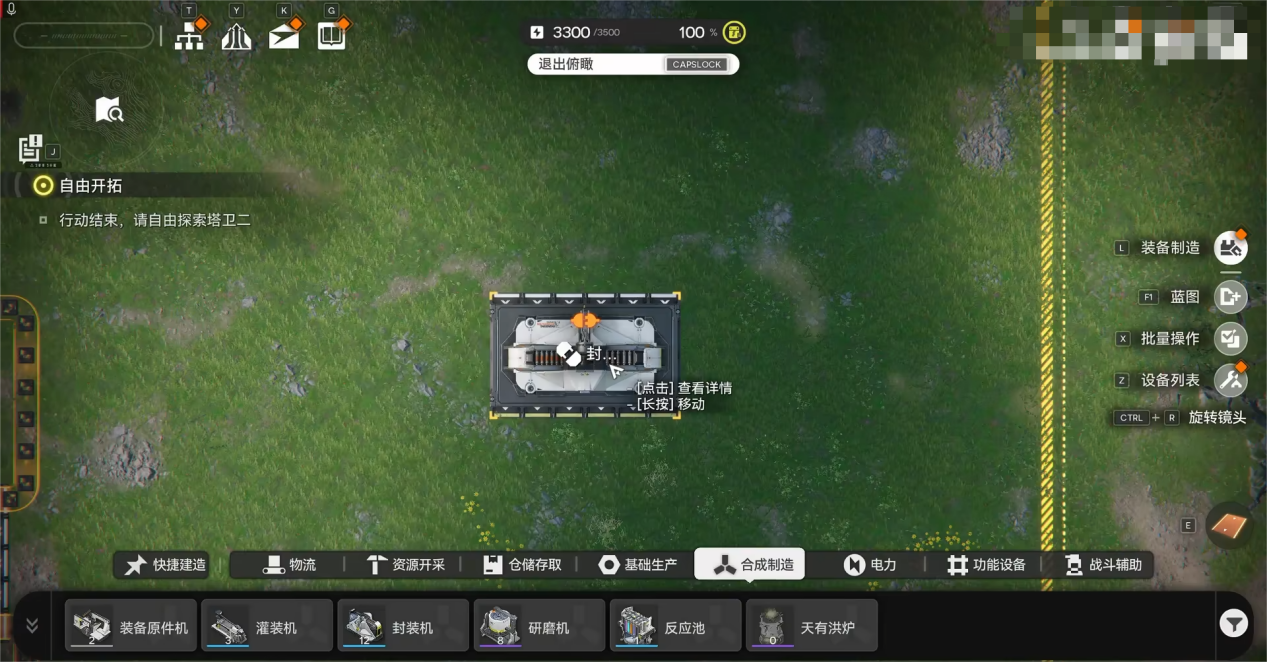This screenshot has width=1267, height=662.
Task: Switch to the 仓储存取 storage tab
Action: (522, 565)
